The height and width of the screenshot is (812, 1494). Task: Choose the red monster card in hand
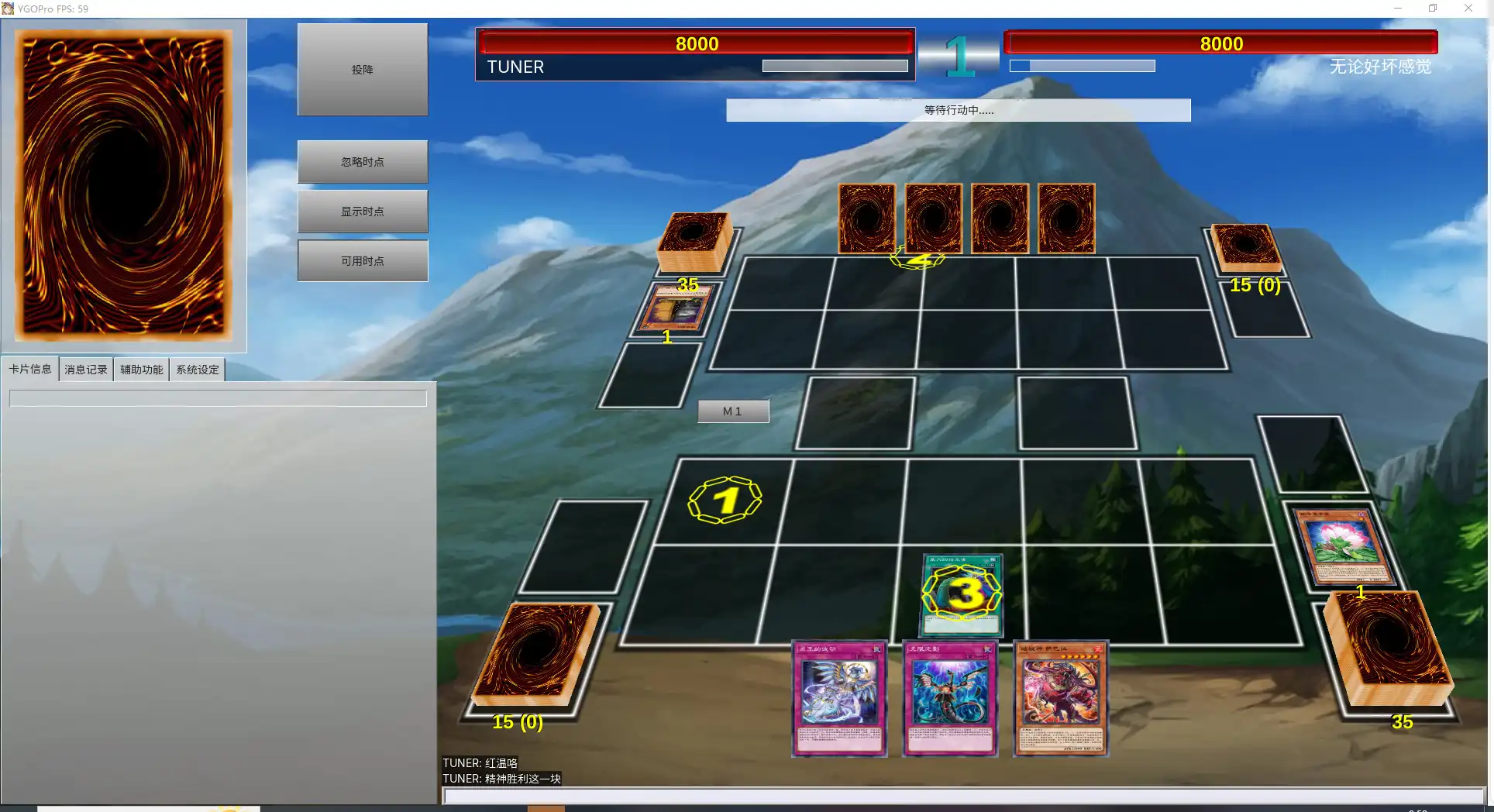point(1061,697)
